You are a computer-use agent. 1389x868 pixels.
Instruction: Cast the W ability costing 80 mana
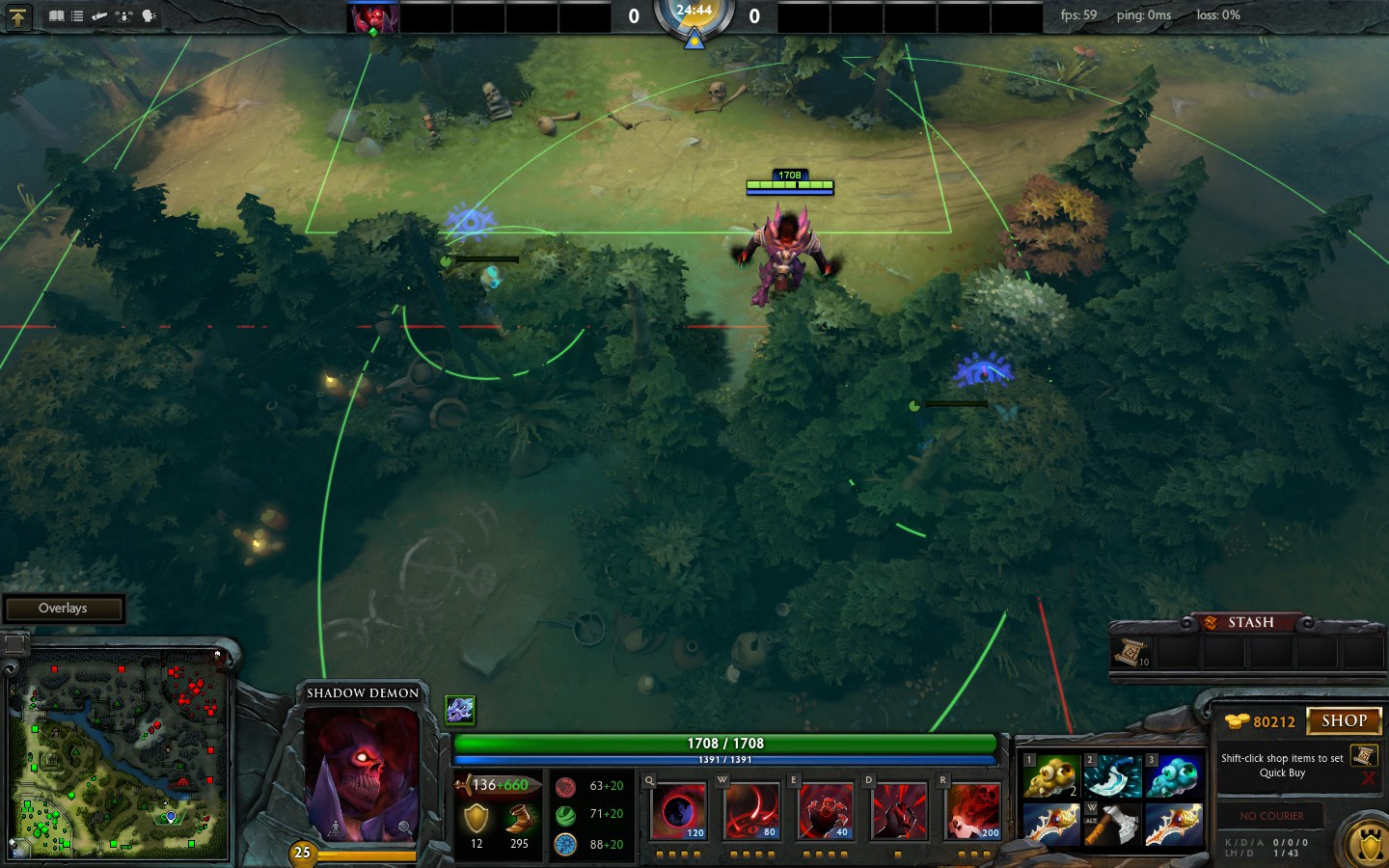(x=751, y=811)
